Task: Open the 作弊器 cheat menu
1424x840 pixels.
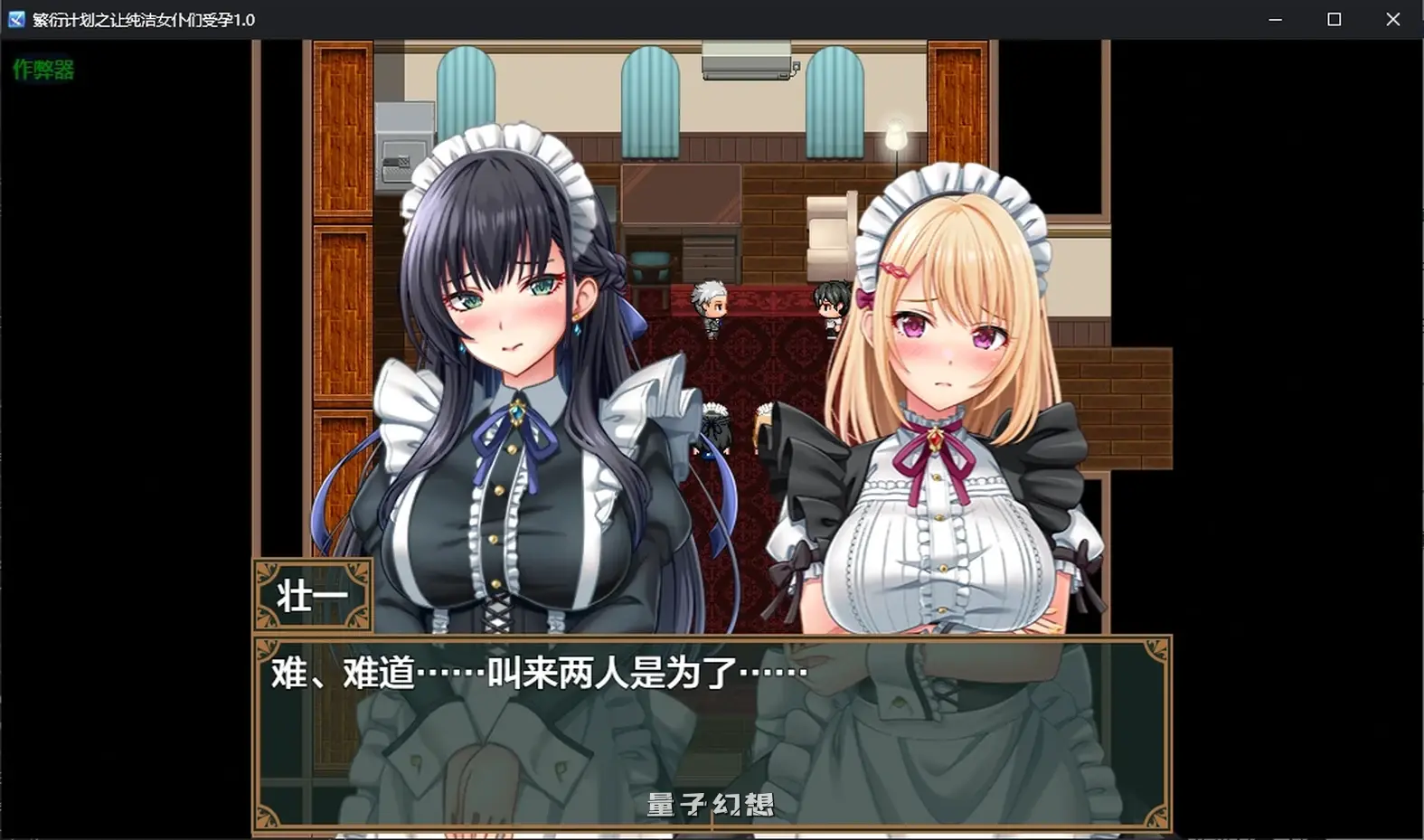Action: click(x=42, y=69)
